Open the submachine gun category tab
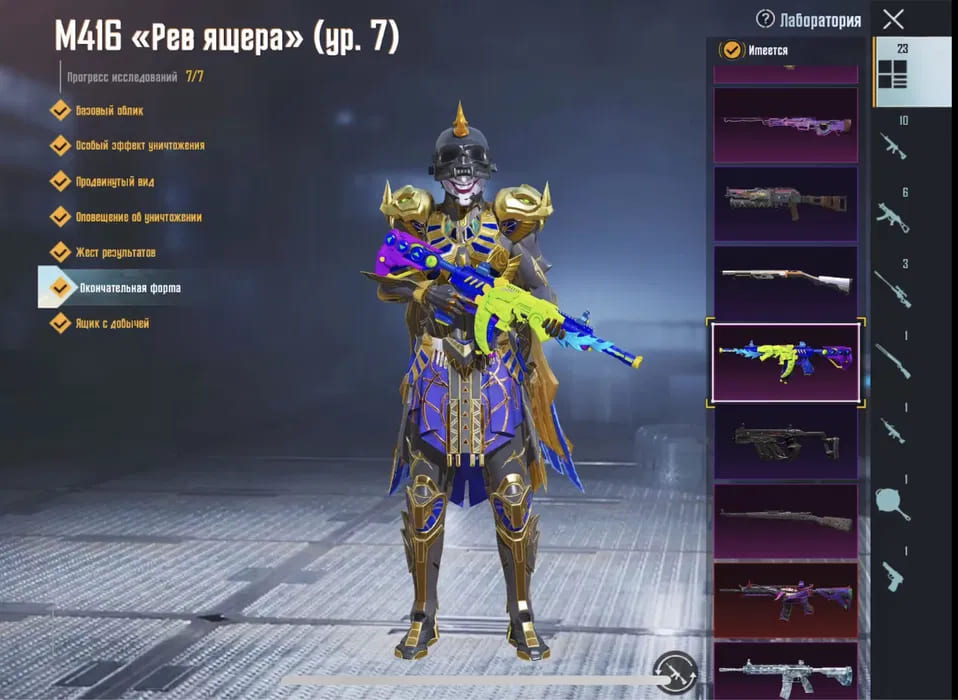The image size is (958, 700). point(892,216)
